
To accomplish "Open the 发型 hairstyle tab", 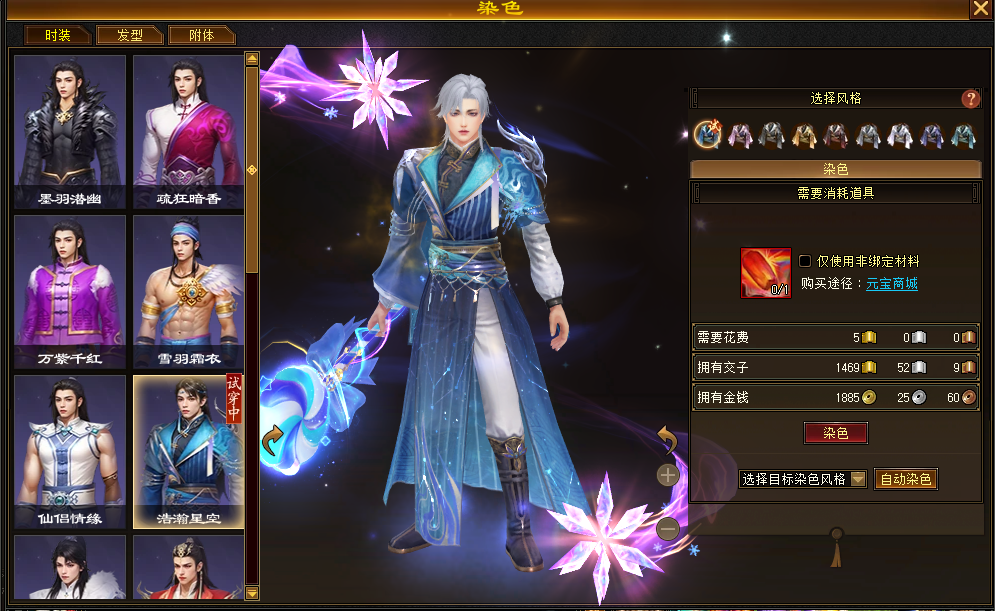I will coord(130,35).
